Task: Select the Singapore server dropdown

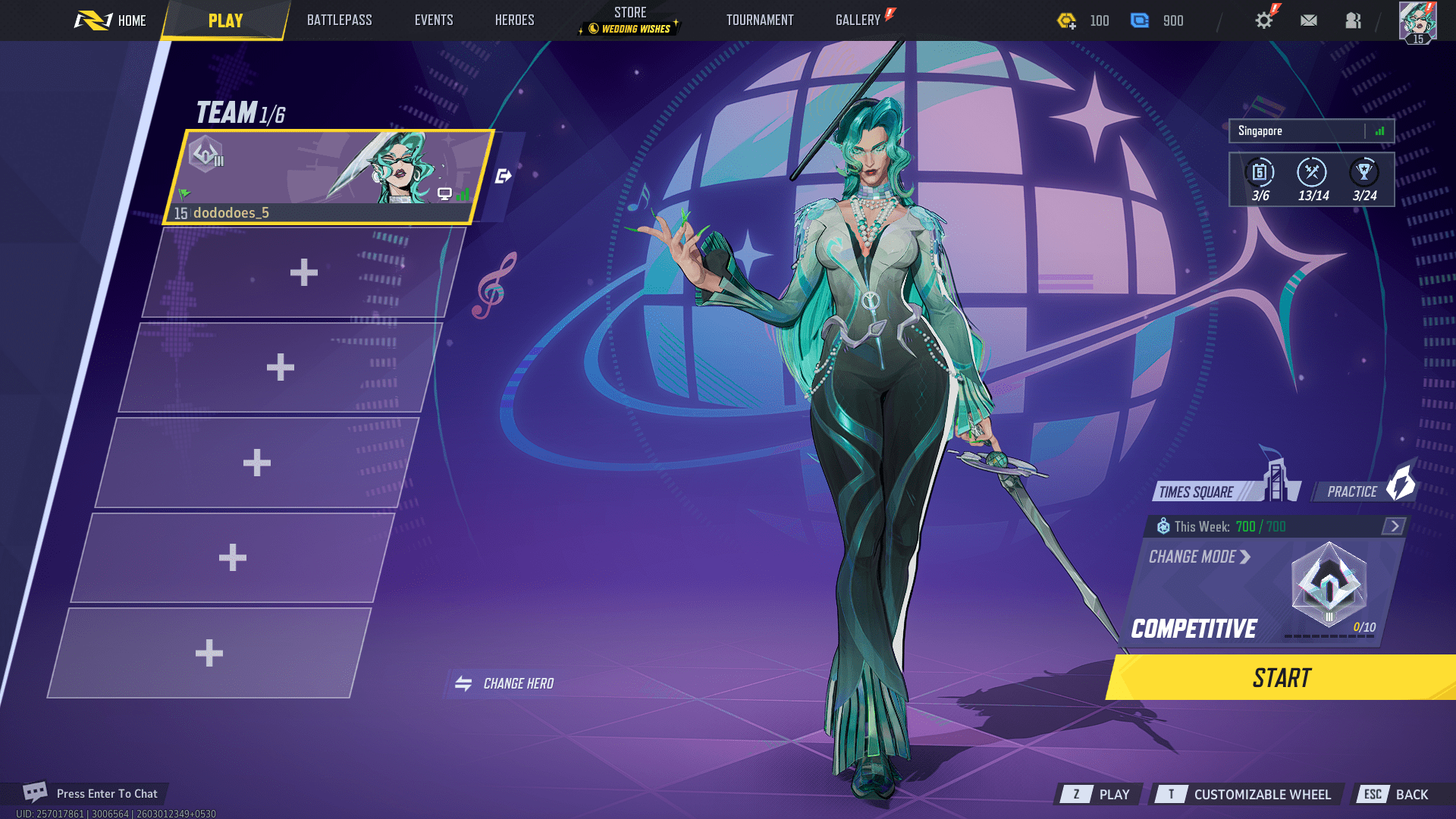Action: pos(1310,130)
